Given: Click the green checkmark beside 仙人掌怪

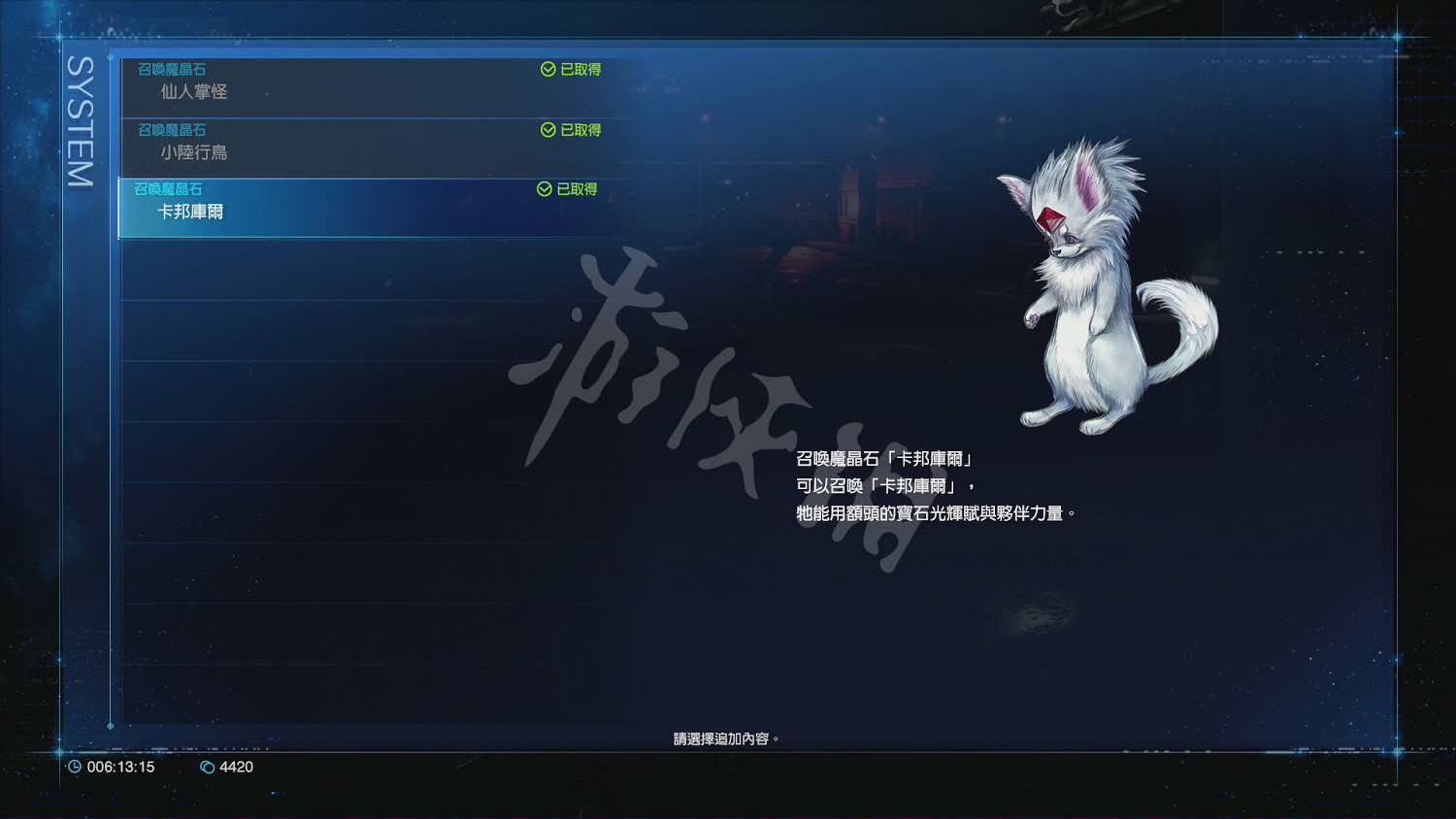Looking at the screenshot, I should (546, 69).
